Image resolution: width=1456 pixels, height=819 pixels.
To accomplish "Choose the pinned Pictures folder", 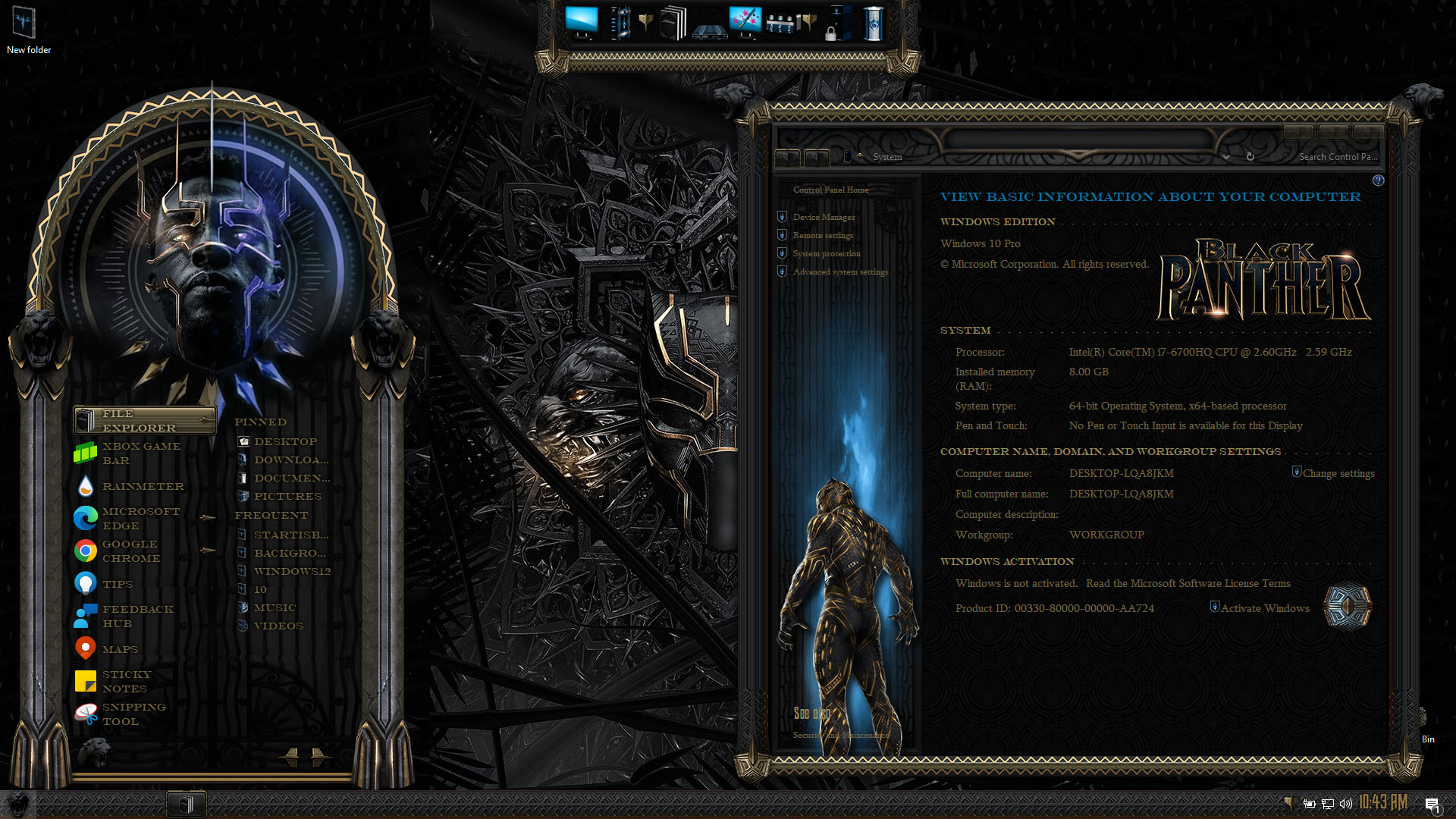I will tap(287, 497).
